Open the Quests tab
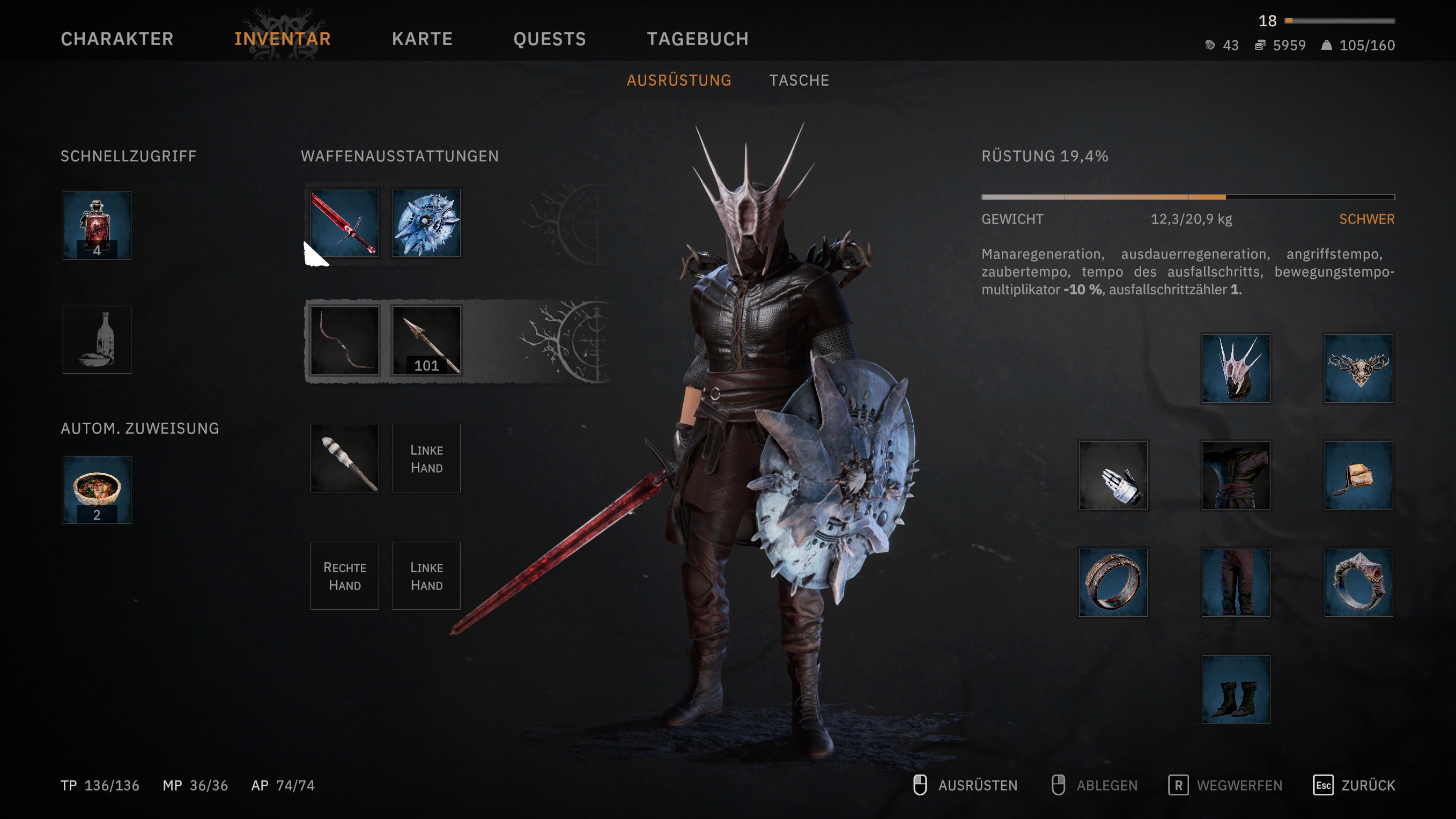The height and width of the screenshot is (819, 1456). [x=549, y=39]
